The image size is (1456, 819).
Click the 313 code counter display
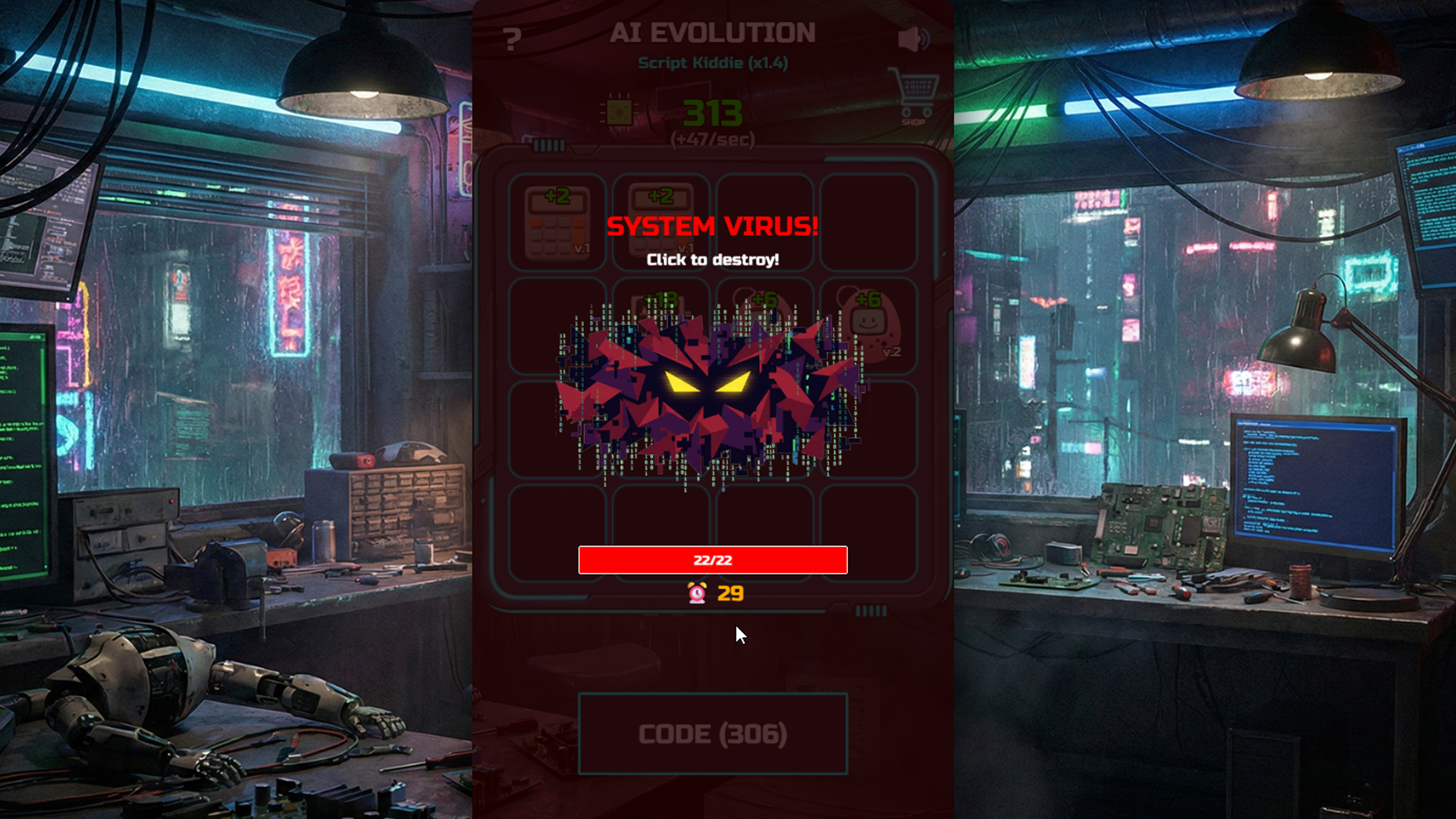[x=713, y=113]
